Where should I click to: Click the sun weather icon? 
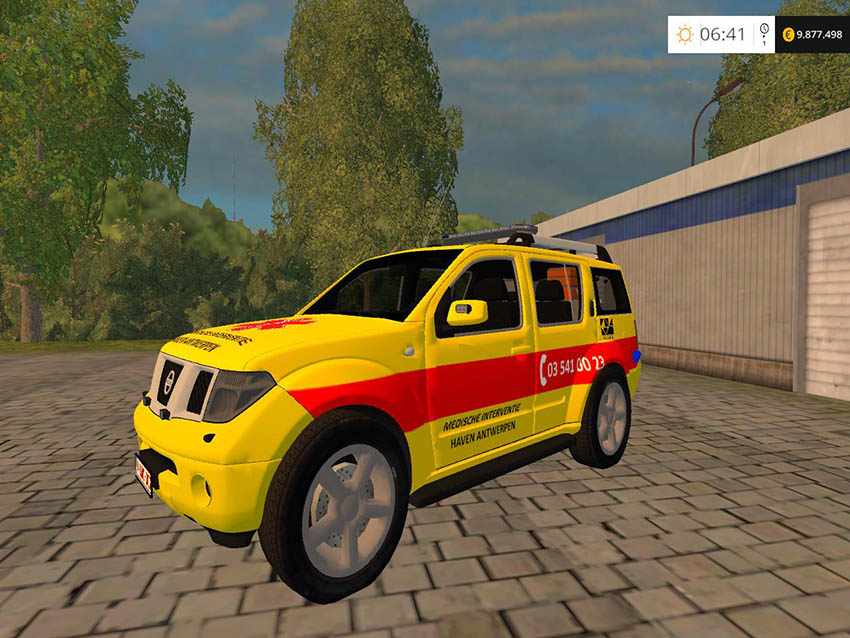coord(684,34)
